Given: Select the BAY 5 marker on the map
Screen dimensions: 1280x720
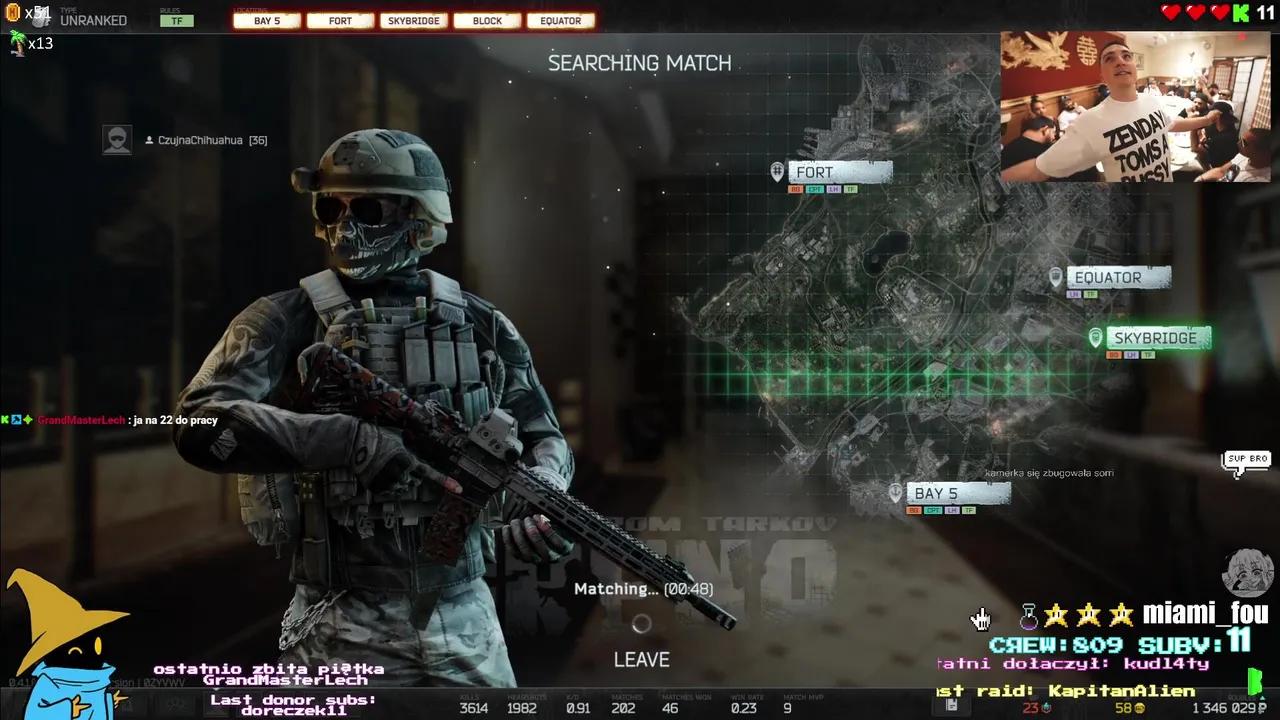Looking at the screenshot, I should pyautogui.click(x=956, y=493).
